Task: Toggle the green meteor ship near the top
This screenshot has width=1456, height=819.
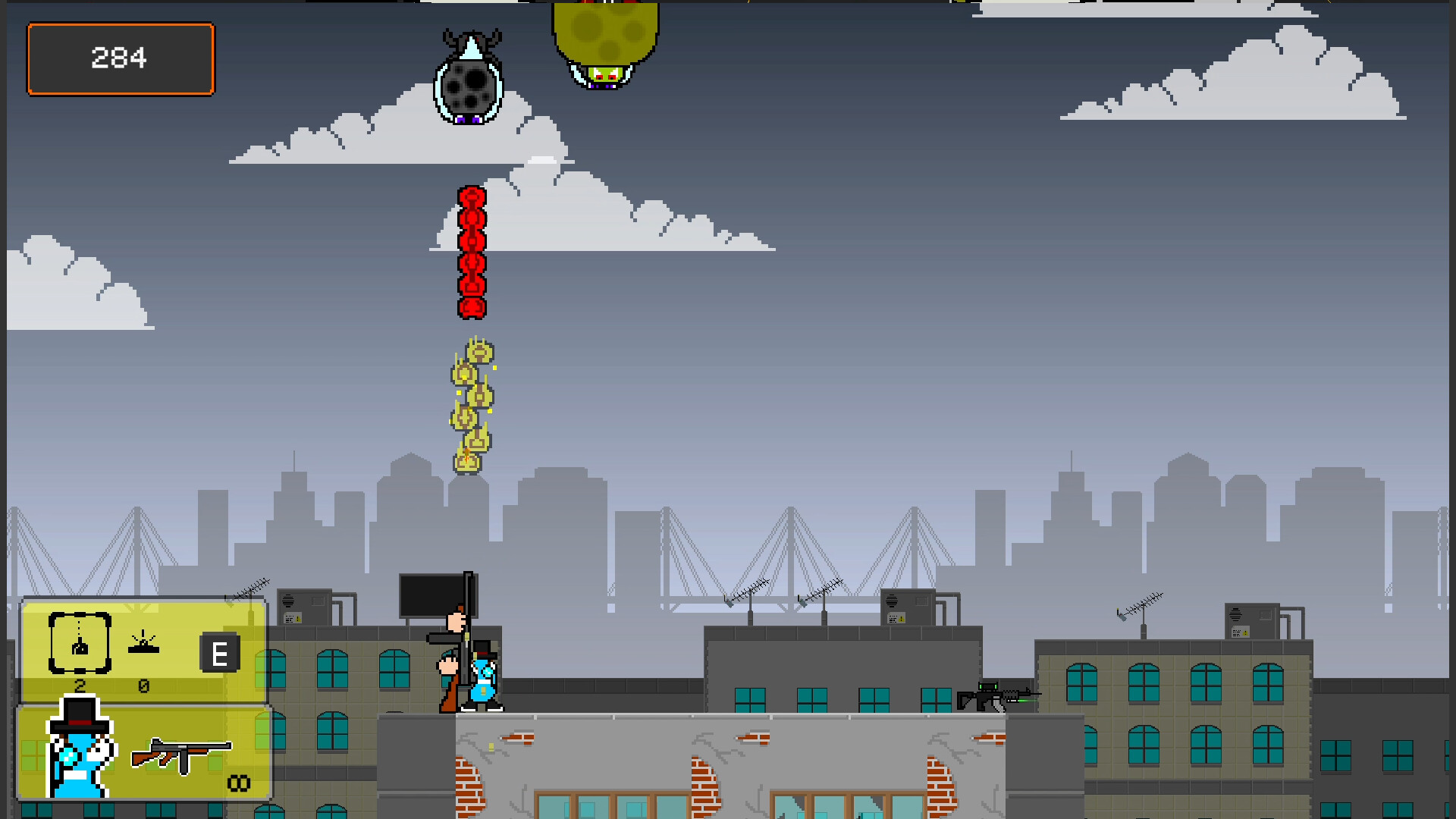Action: pos(607,42)
